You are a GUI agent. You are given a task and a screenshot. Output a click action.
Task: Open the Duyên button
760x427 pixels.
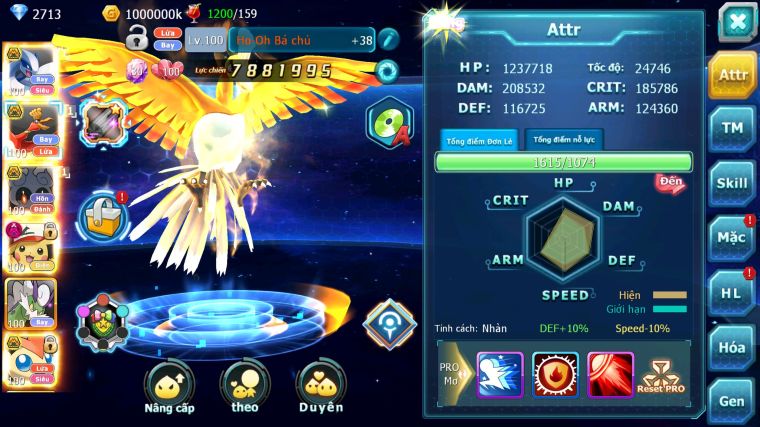tap(320, 389)
